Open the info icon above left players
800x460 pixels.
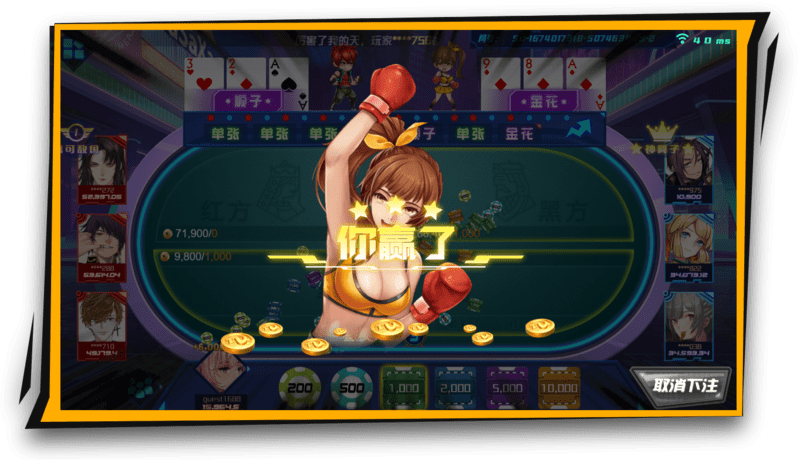coord(76,132)
